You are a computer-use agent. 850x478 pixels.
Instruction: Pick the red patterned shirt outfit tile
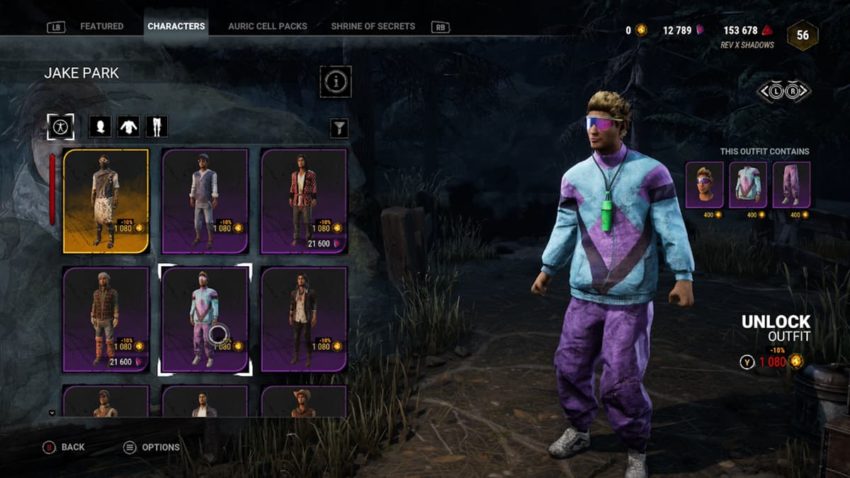pyautogui.click(x=303, y=200)
